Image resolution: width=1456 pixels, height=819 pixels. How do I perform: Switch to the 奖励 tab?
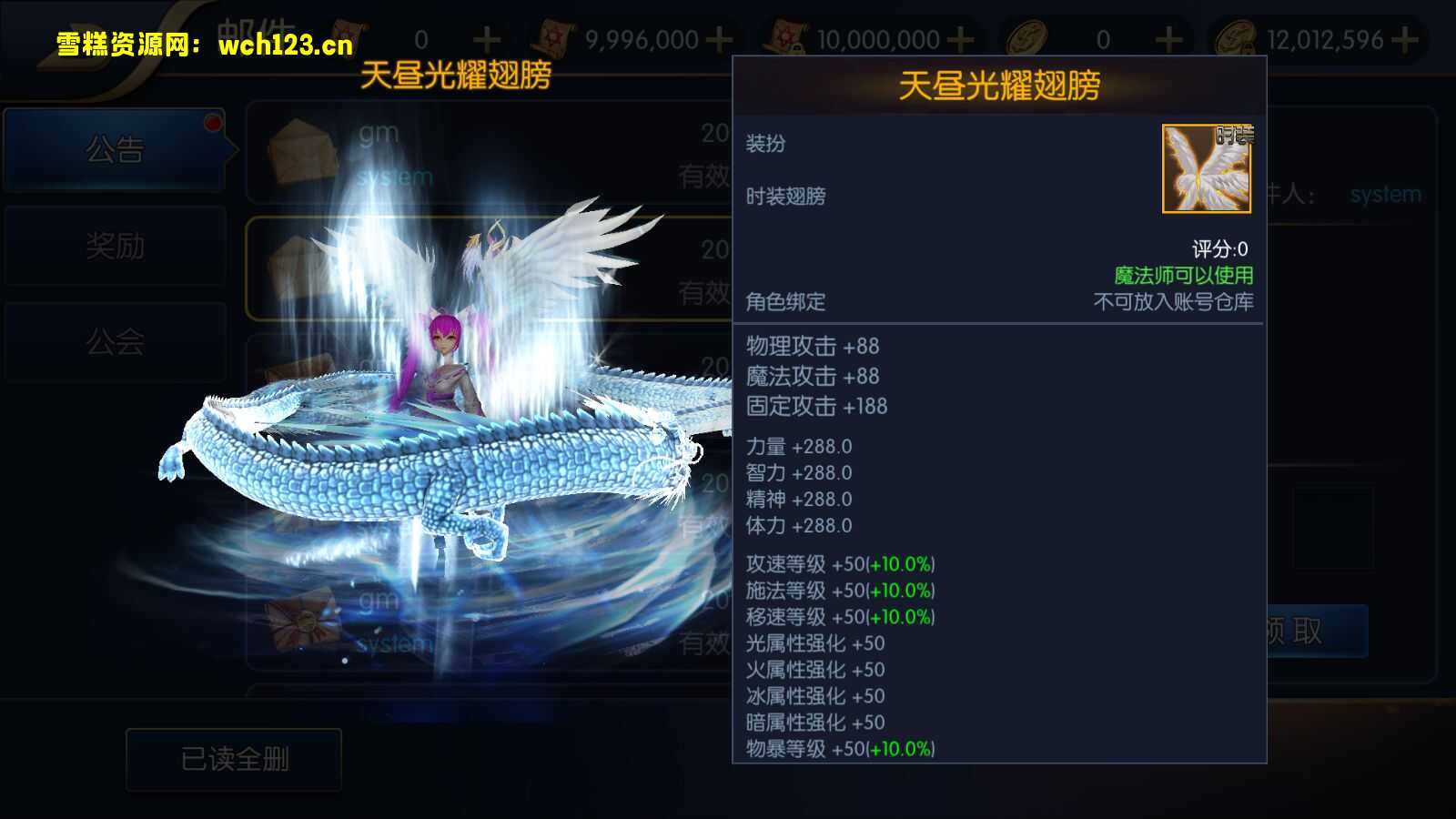116,246
